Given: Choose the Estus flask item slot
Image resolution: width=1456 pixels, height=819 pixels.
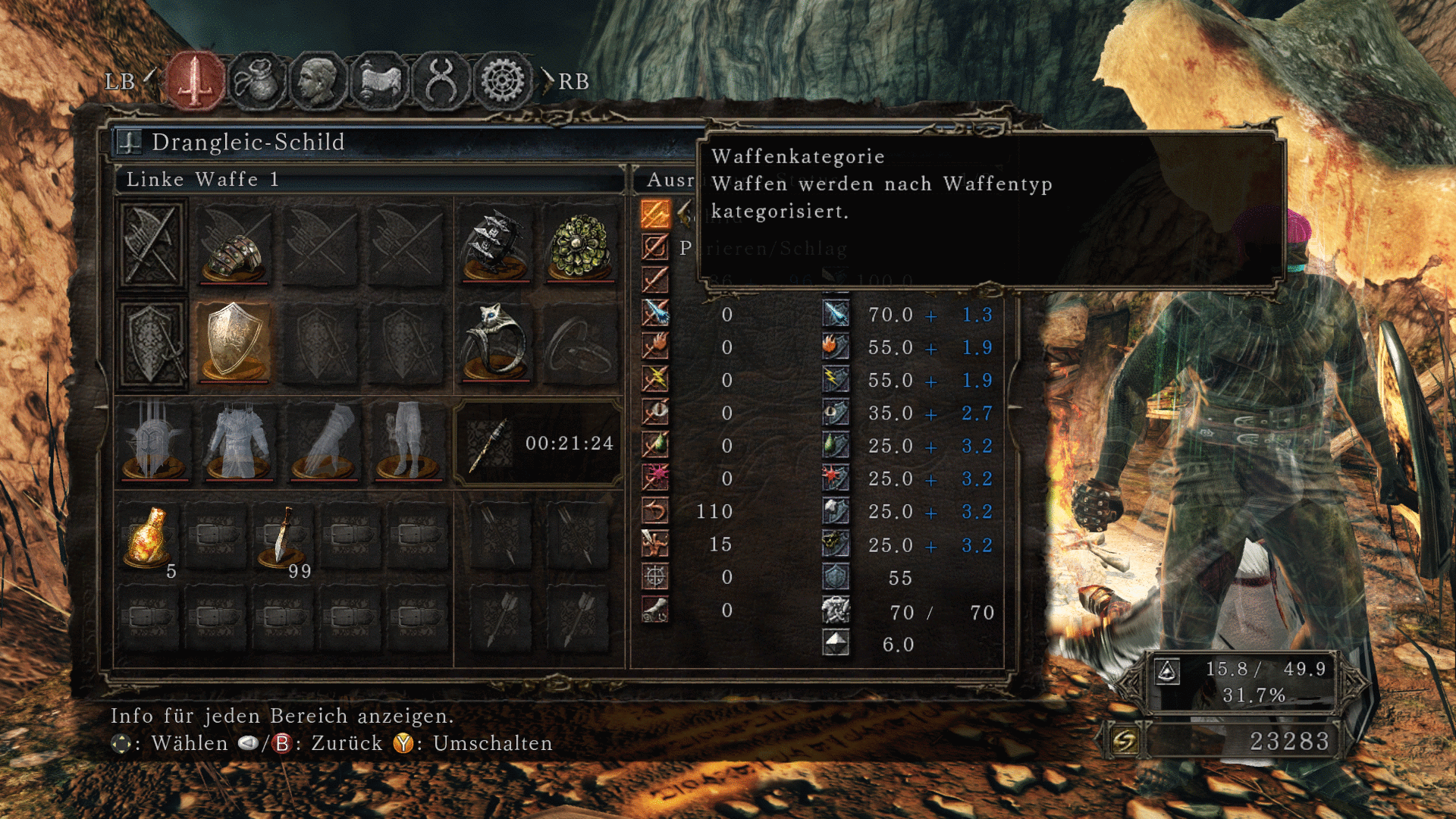Looking at the screenshot, I should [x=149, y=537].
